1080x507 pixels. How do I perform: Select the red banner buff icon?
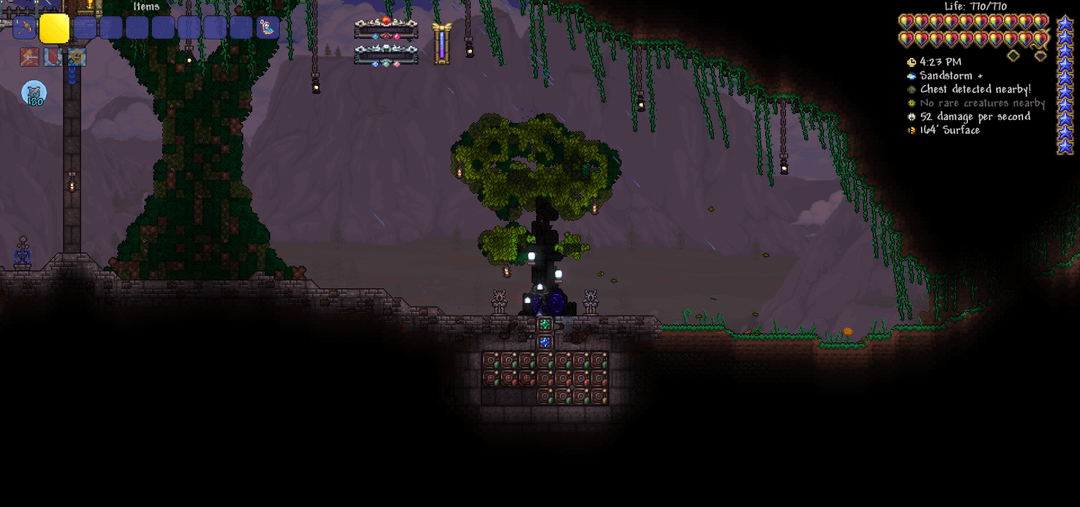click(x=52, y=57)
